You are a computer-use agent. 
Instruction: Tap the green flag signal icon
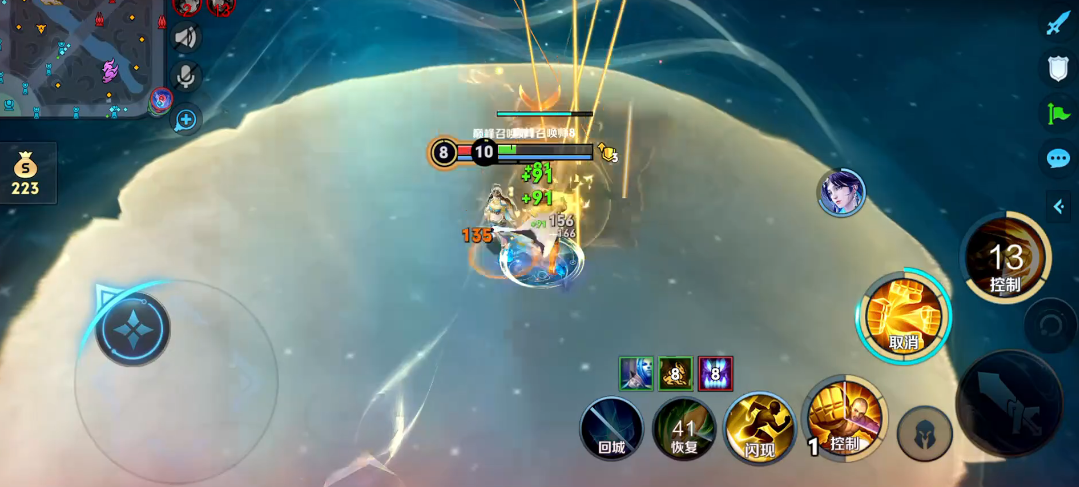tap(1058, 113)
